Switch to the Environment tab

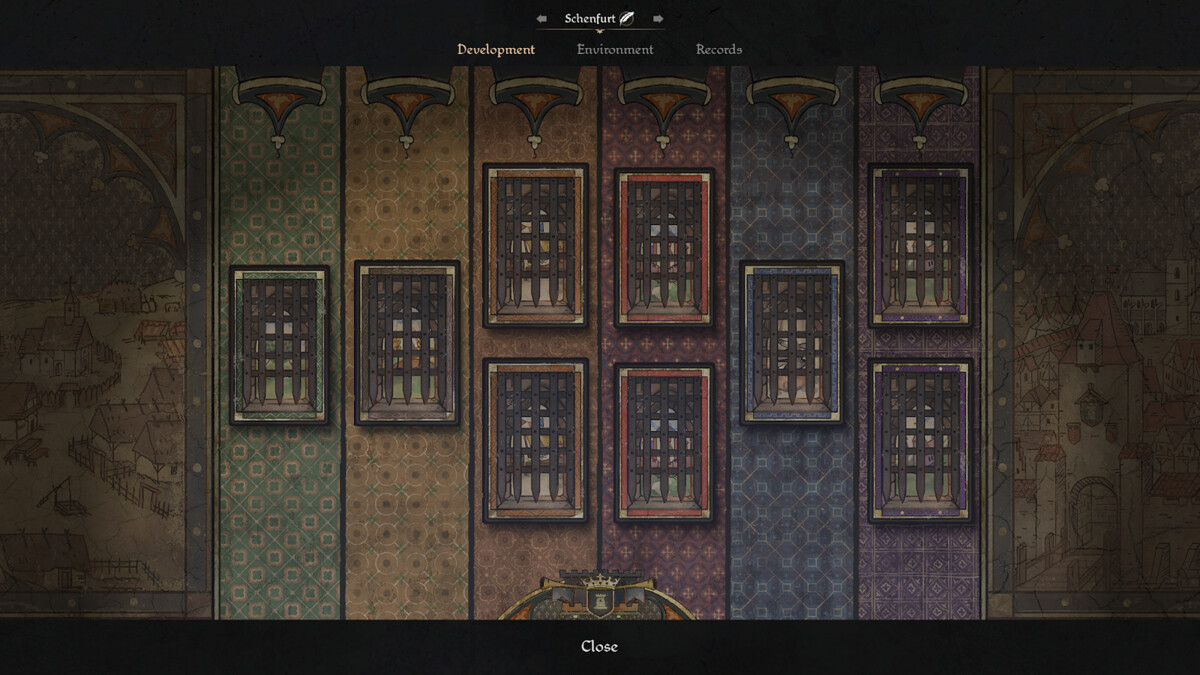click(x=615, y=49)
